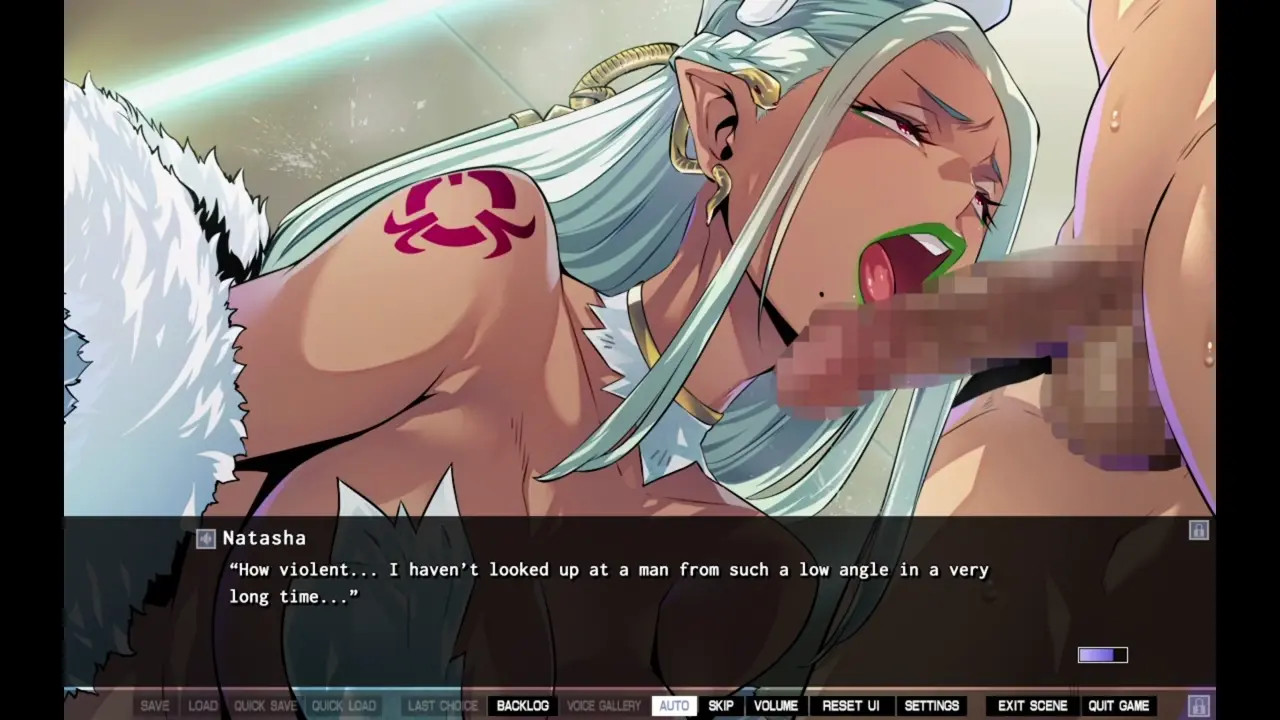Click the Quick Load button
The width and height of the screenshot is (1280, 720).
[x=343, y=706]
